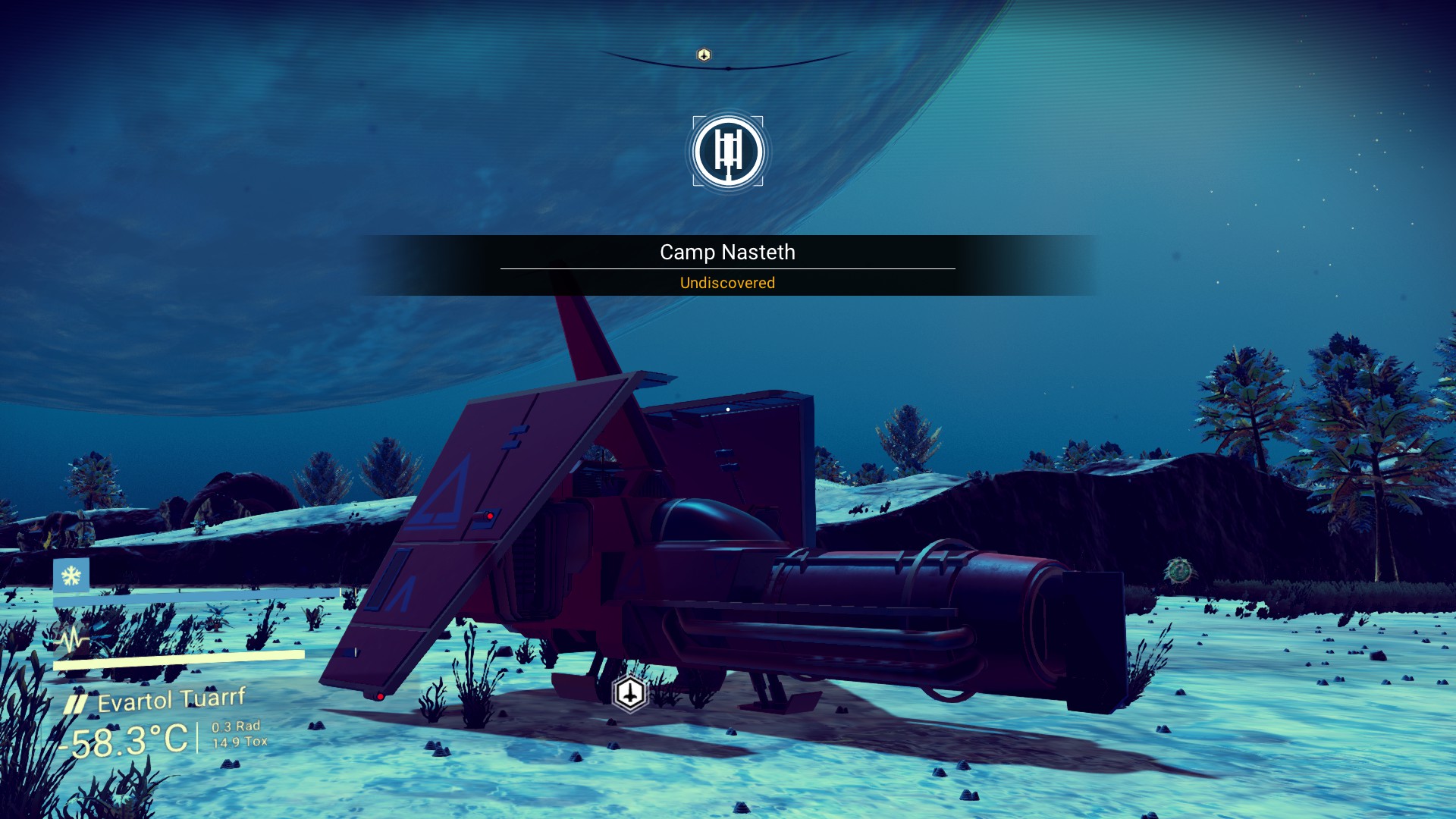
Task: Select the Camp Nasteth waypoint icon
Action: point(728,152)
